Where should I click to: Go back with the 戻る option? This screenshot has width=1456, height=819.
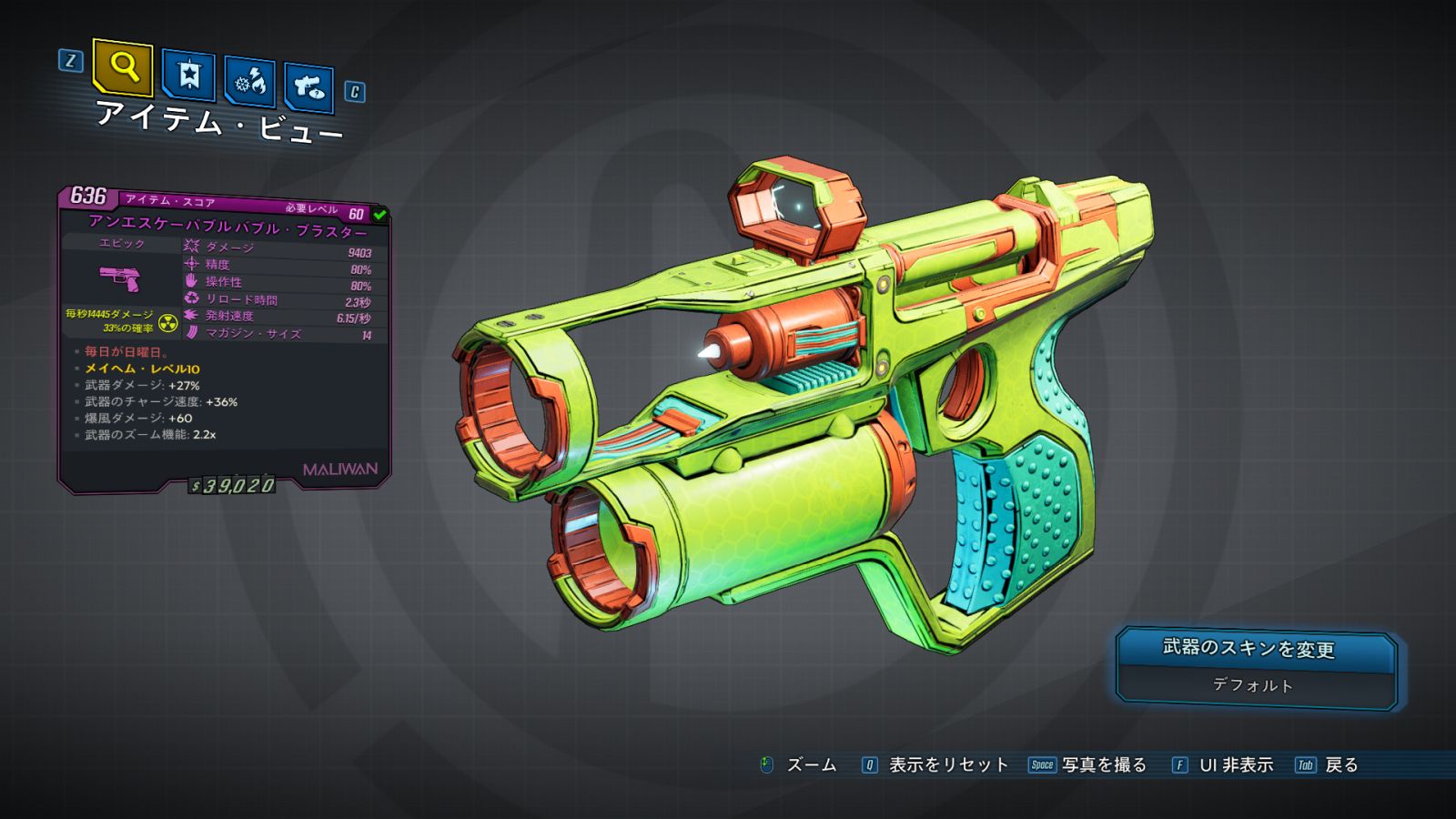pyautogui.click(x=1340, y=765)
